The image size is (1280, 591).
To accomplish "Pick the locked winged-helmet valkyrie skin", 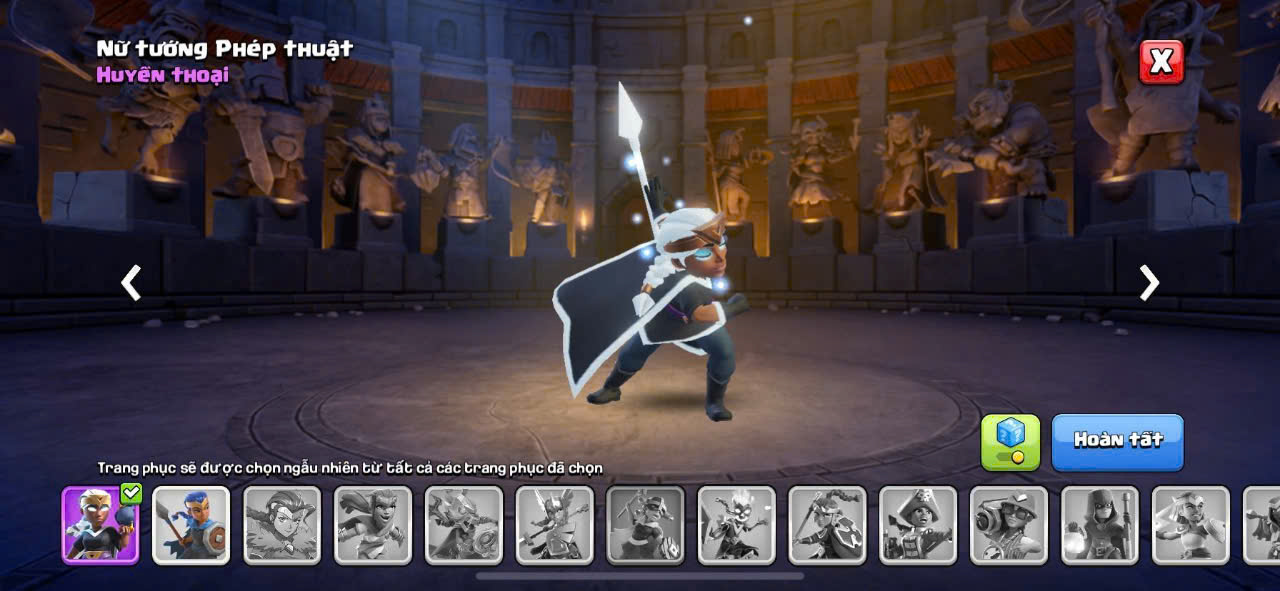I will (554, 525).
